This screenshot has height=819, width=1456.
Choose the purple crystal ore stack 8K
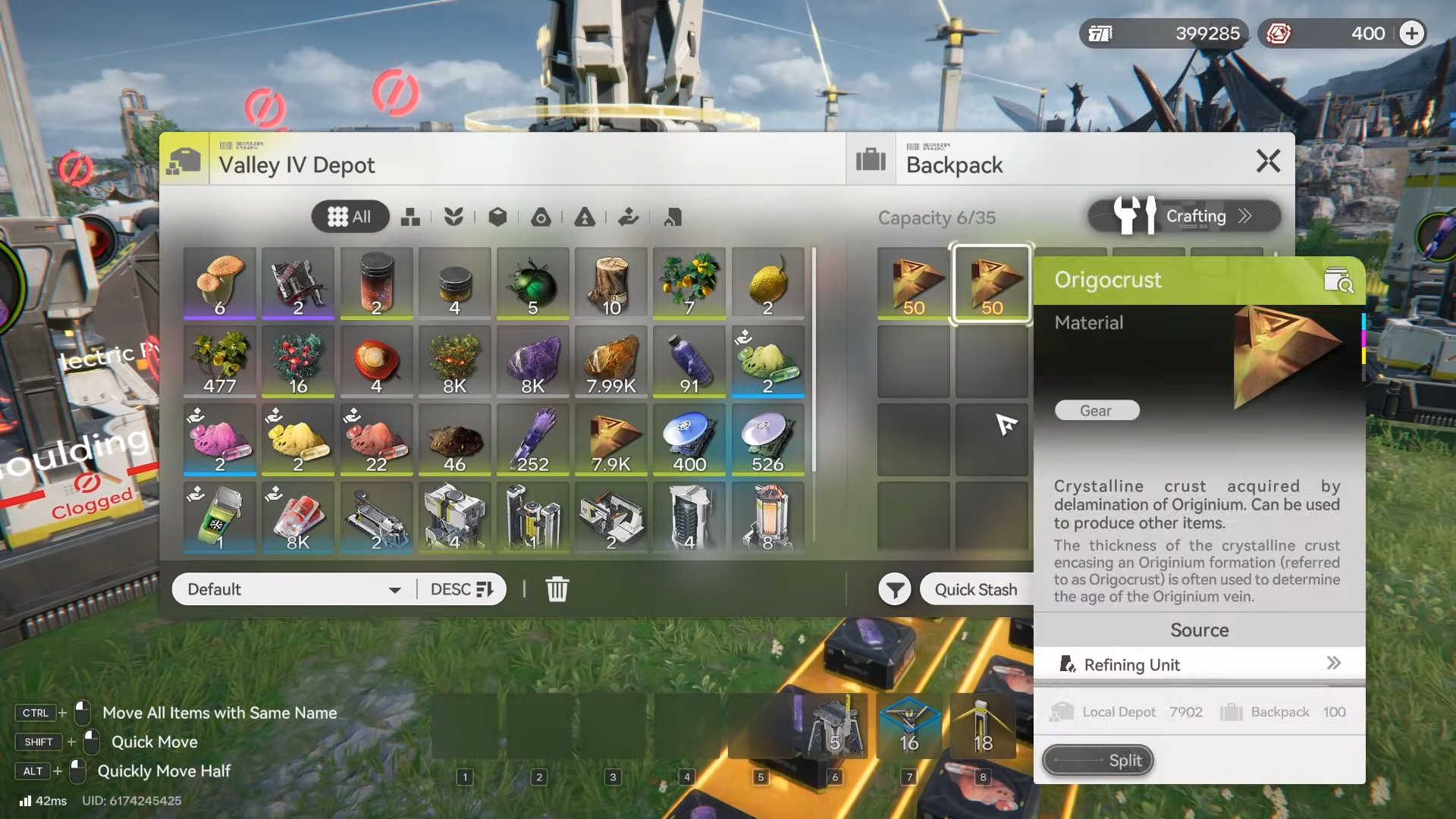click(x=532, y=362)
